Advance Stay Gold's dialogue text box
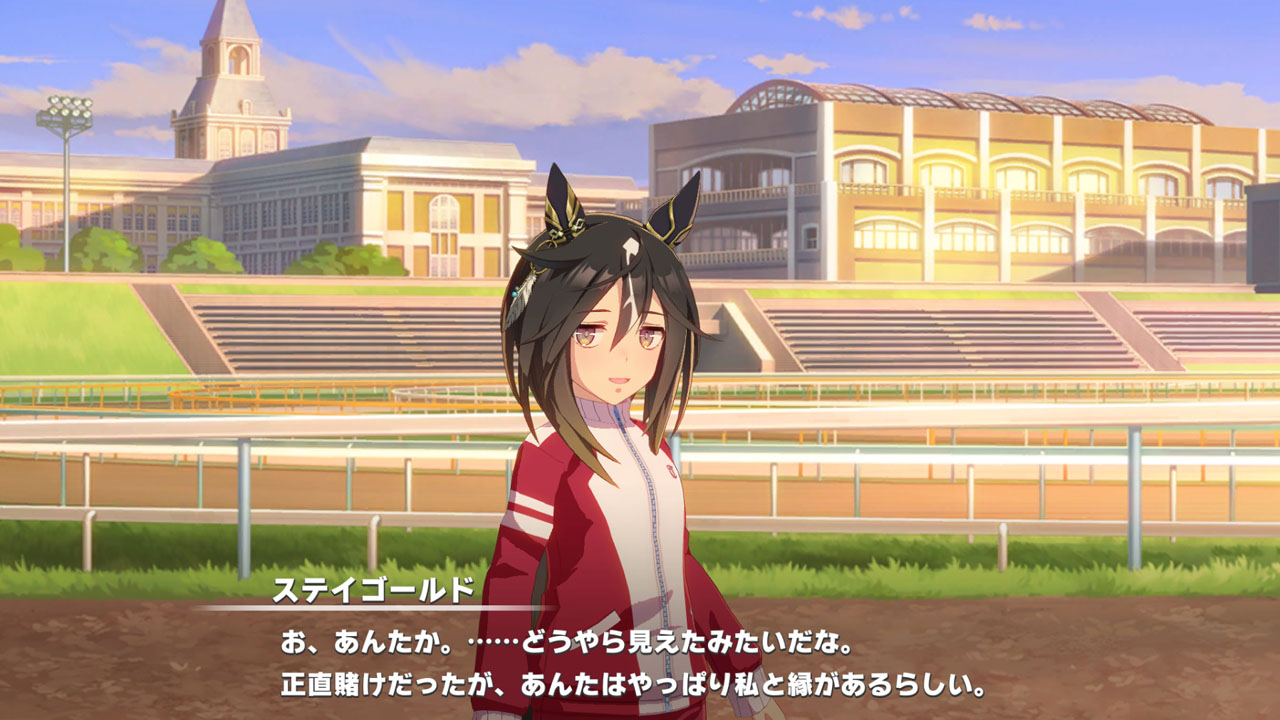Screen dimensions: 1280x720 tap(640, 660)
